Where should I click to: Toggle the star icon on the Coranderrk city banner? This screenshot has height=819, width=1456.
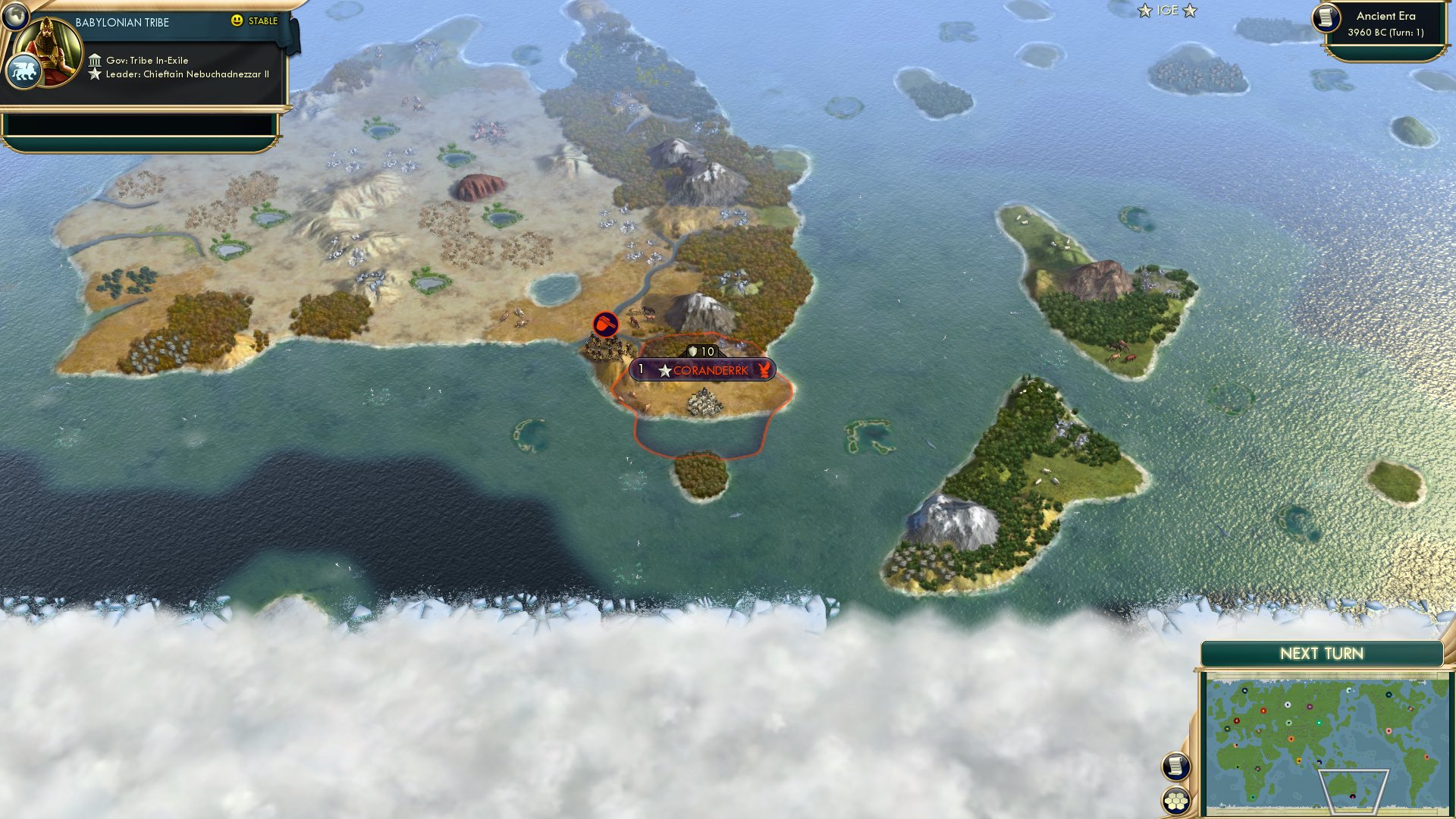665,372
